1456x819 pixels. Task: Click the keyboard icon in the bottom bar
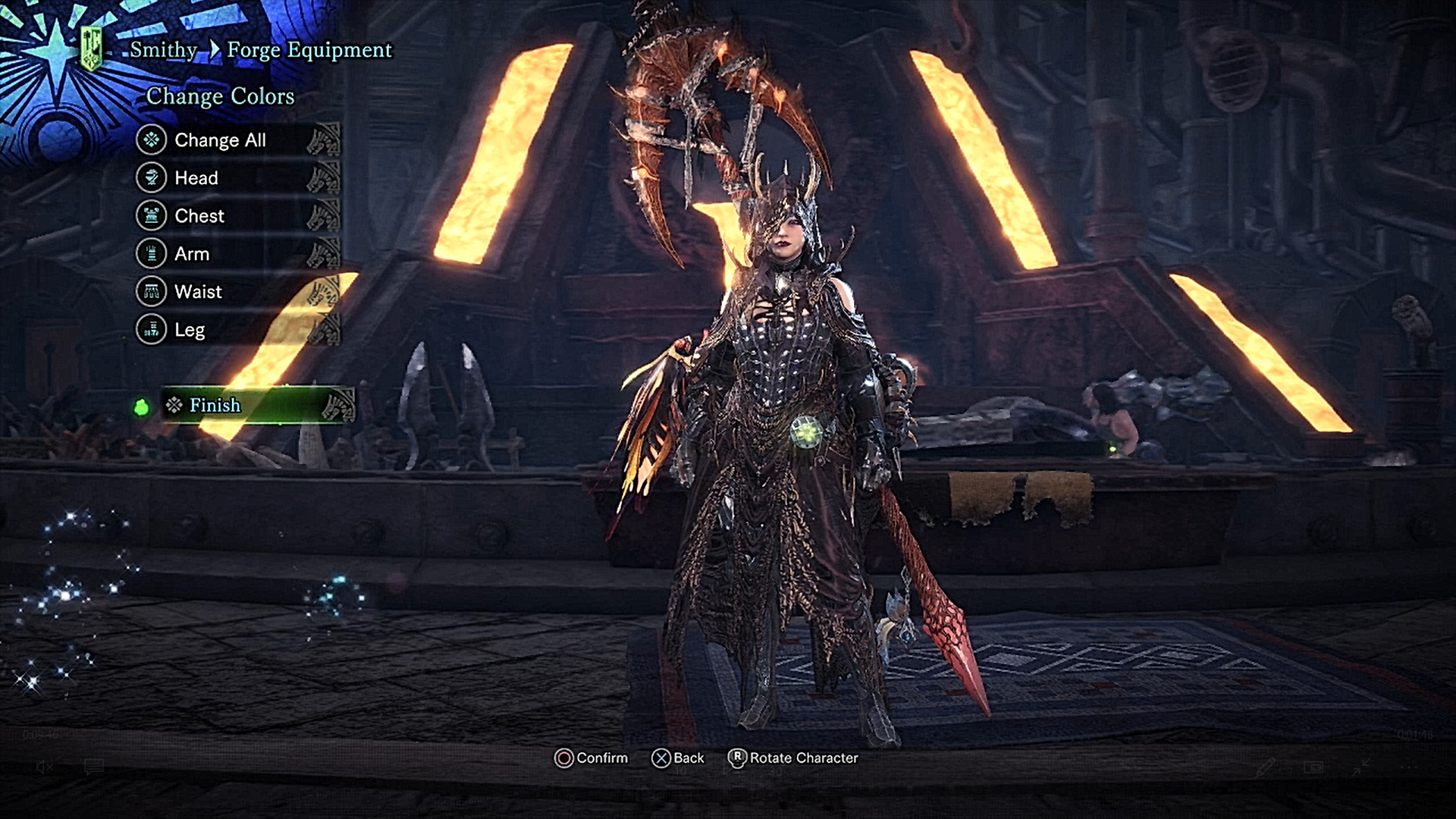1313,767
